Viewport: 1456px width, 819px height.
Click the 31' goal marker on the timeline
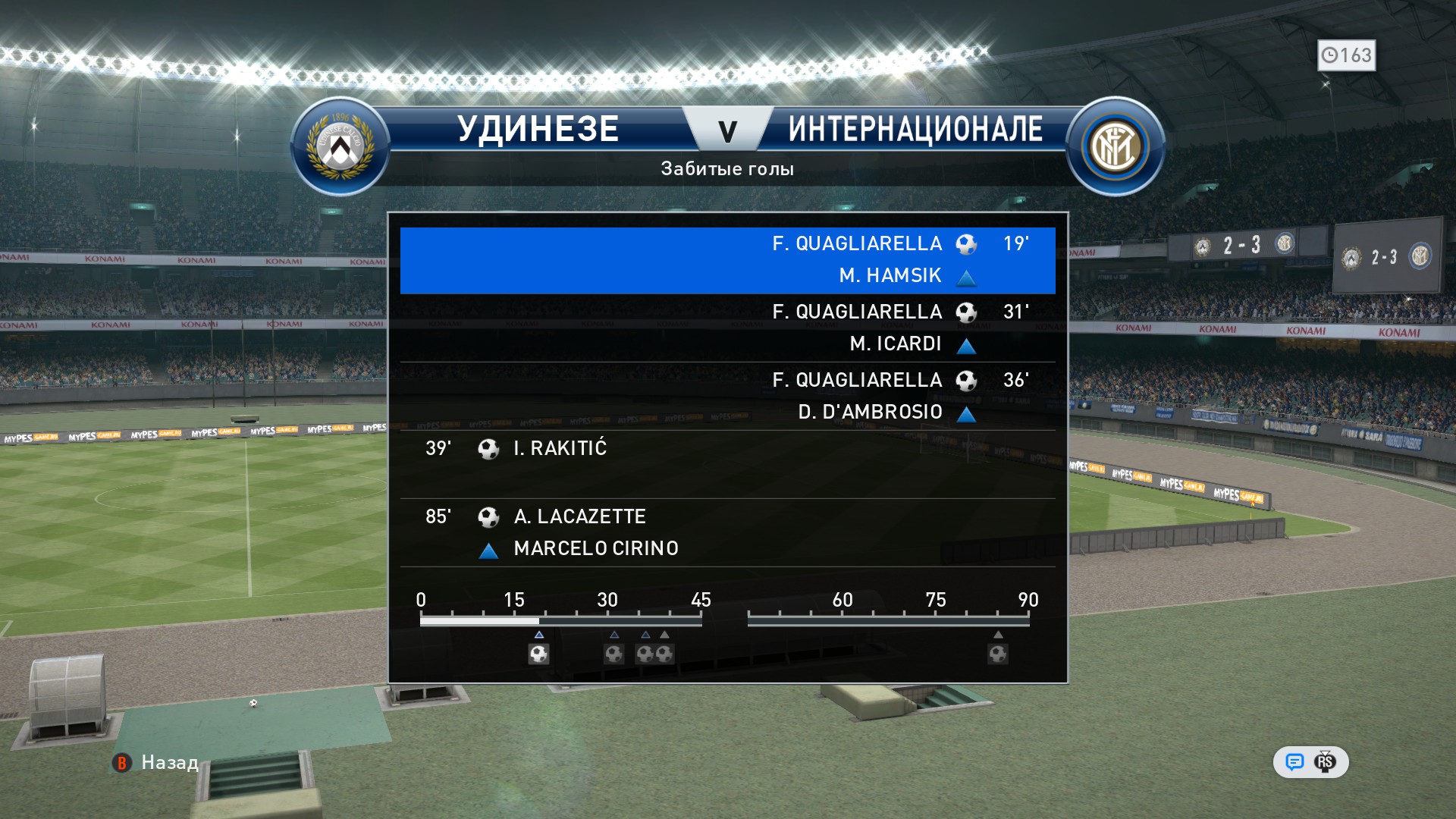613,653
